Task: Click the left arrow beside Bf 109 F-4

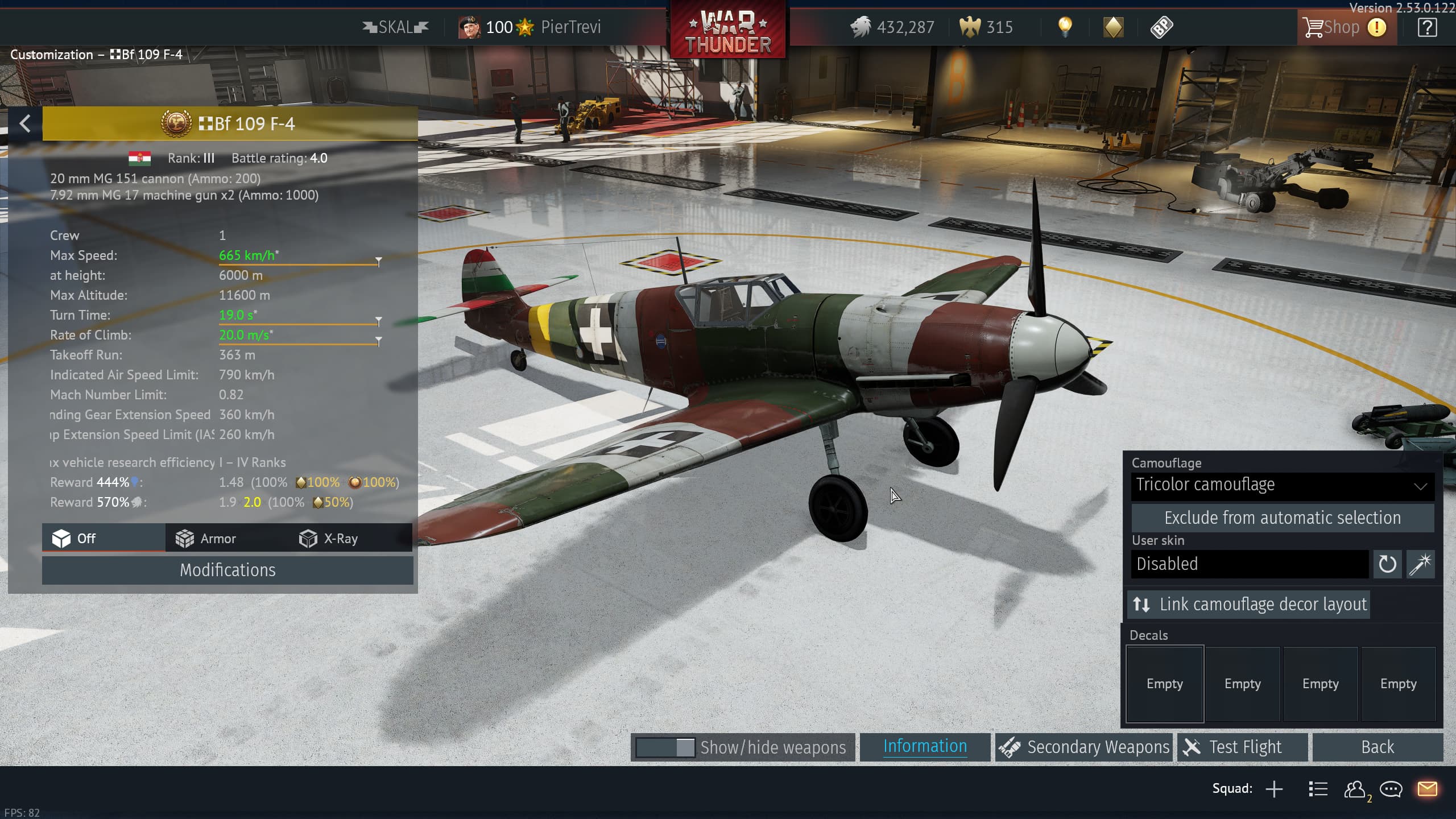Action: click(25, 123)
